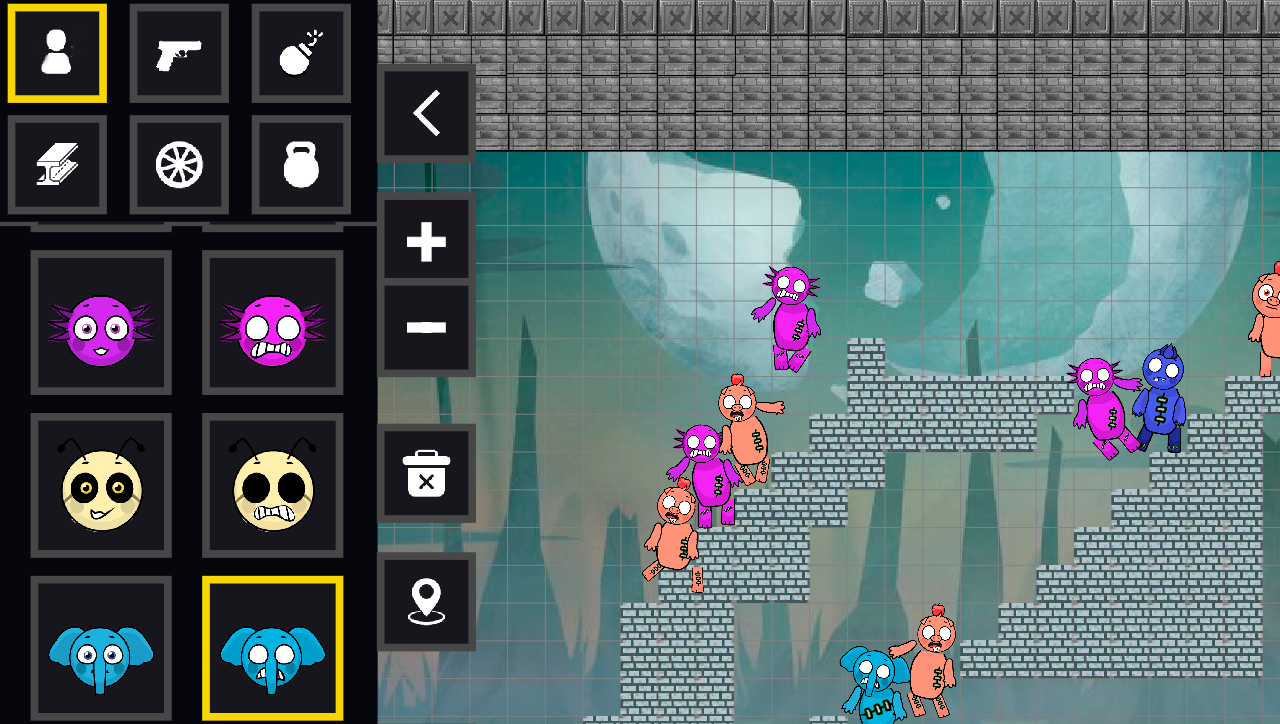Select the scared pink axolotl character
The image size is (1280, 724).
(272, 320)
